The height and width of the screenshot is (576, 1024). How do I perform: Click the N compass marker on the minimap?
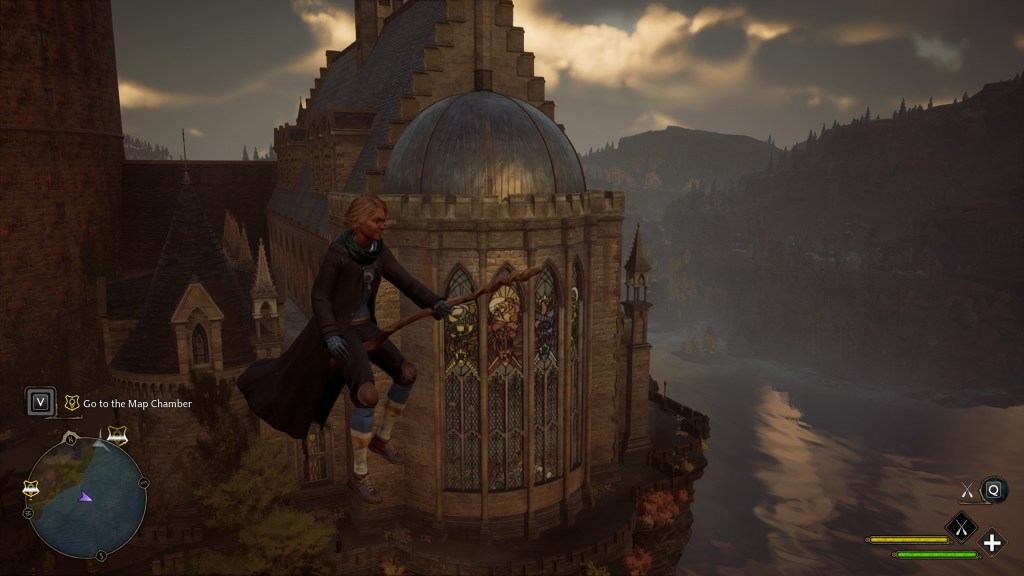coord(69,437)
